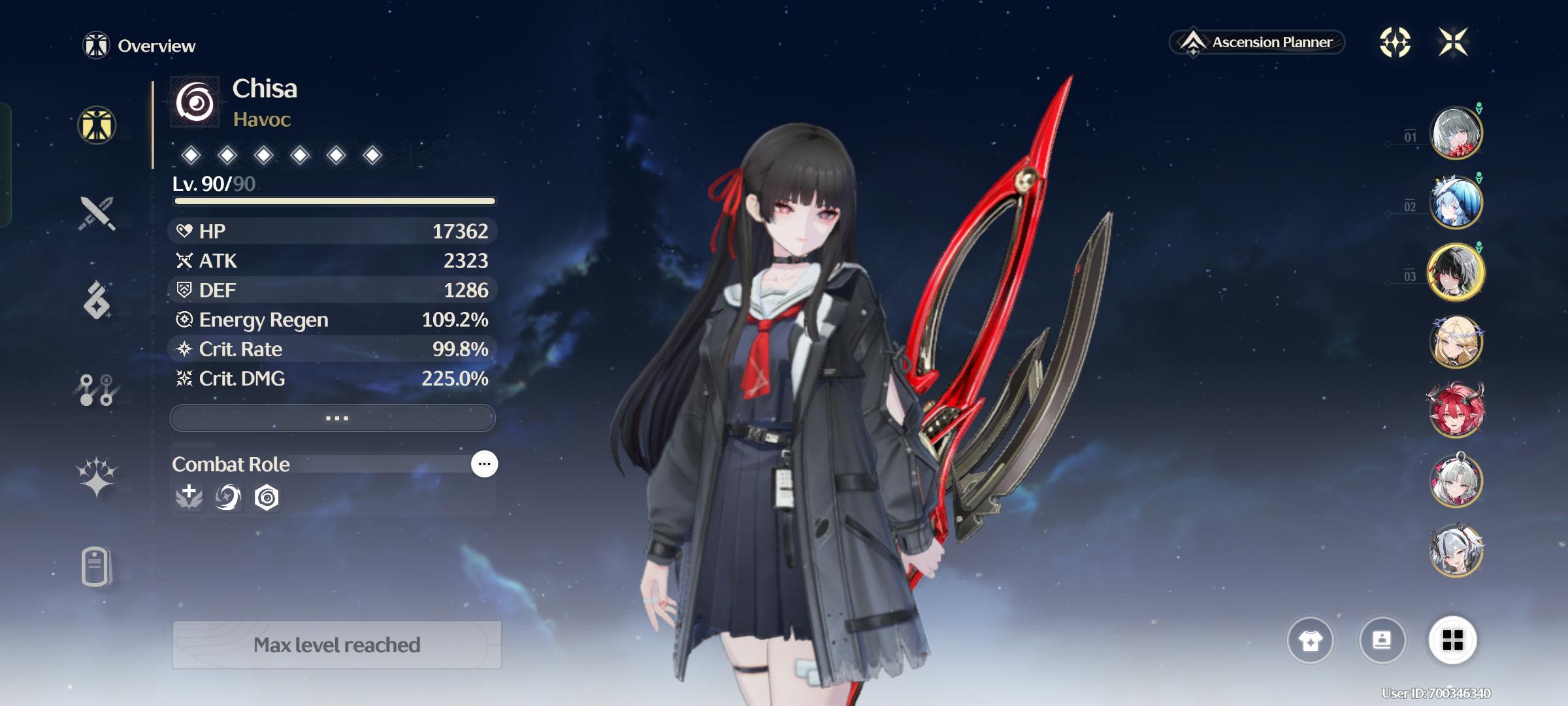Screen dimensions: 1568x706
Task: Select the white-haired character with red headdress
Action: pos(1456,481)
